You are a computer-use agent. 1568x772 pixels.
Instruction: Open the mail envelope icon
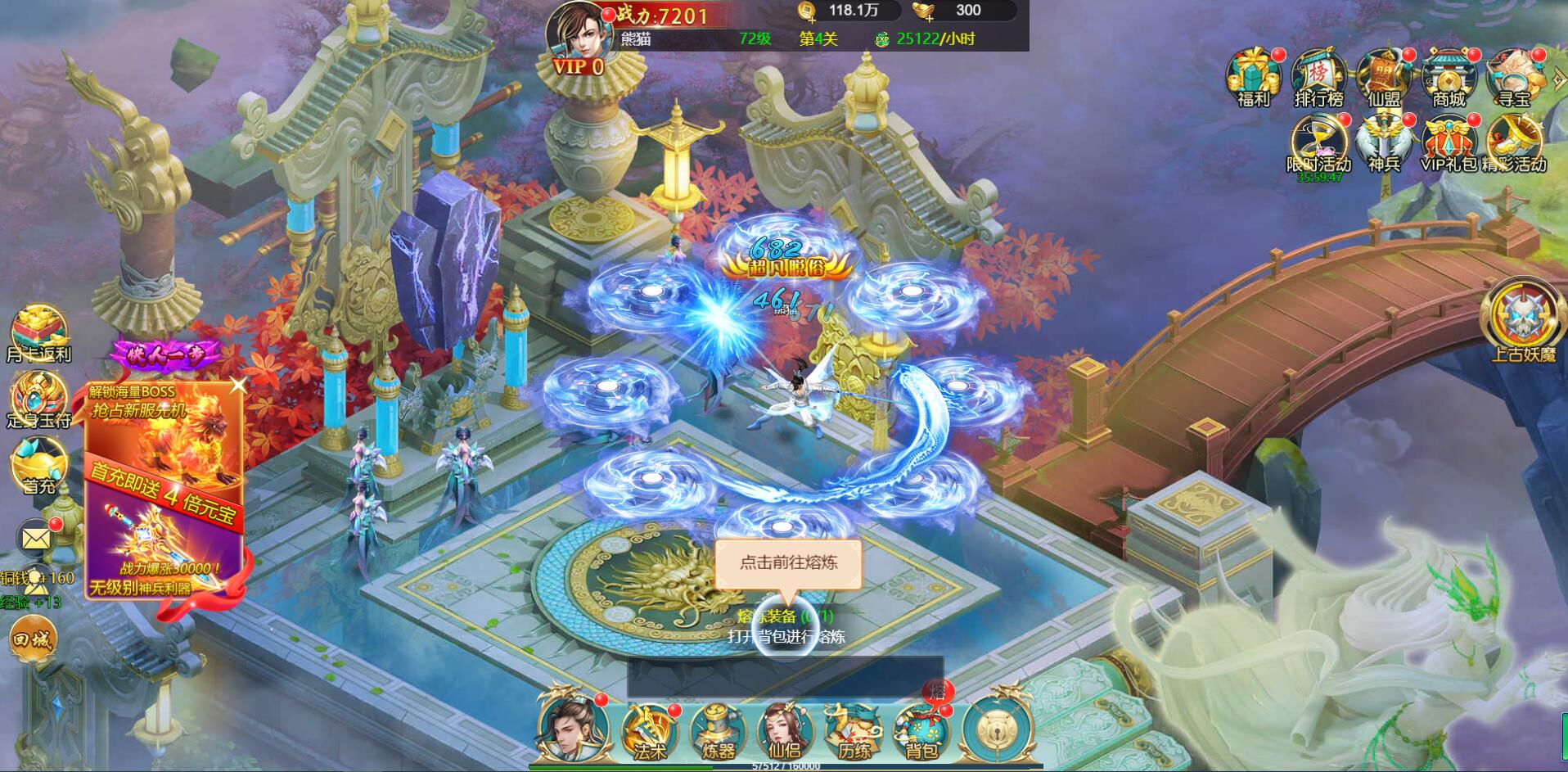pyautogui.click(x=36, y=539)
